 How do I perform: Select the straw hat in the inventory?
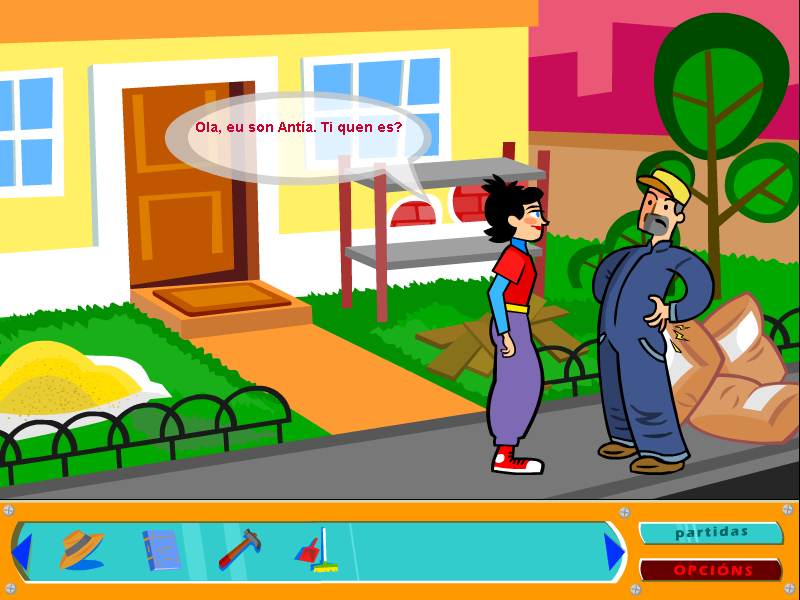coord(81,550)
